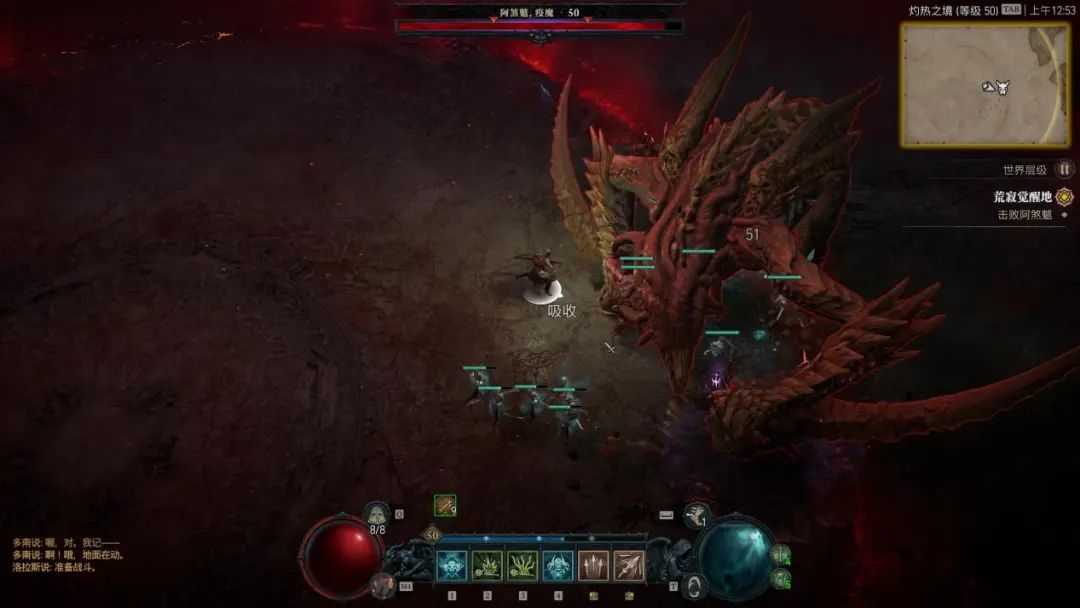Activate the blue skeleton skill in slot 4
Viewport: 1080px width, 608px height.
pyautogui.click(x=558, y=566)
